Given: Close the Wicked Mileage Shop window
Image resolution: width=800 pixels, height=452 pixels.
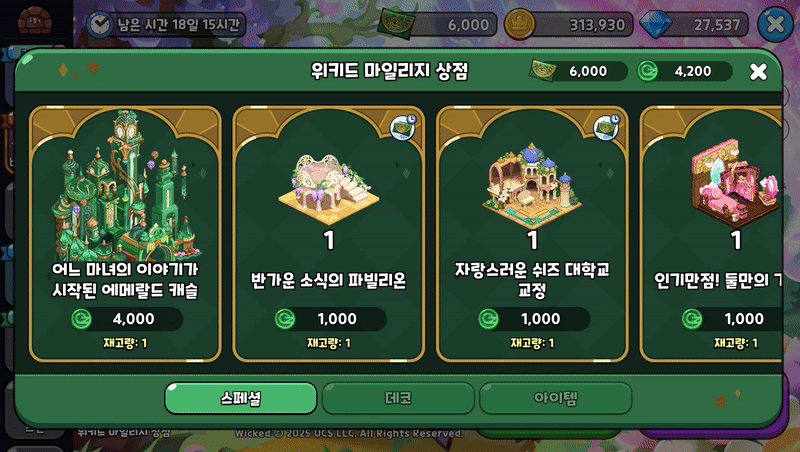Looking at the screenshot, I should coord(758,71).
